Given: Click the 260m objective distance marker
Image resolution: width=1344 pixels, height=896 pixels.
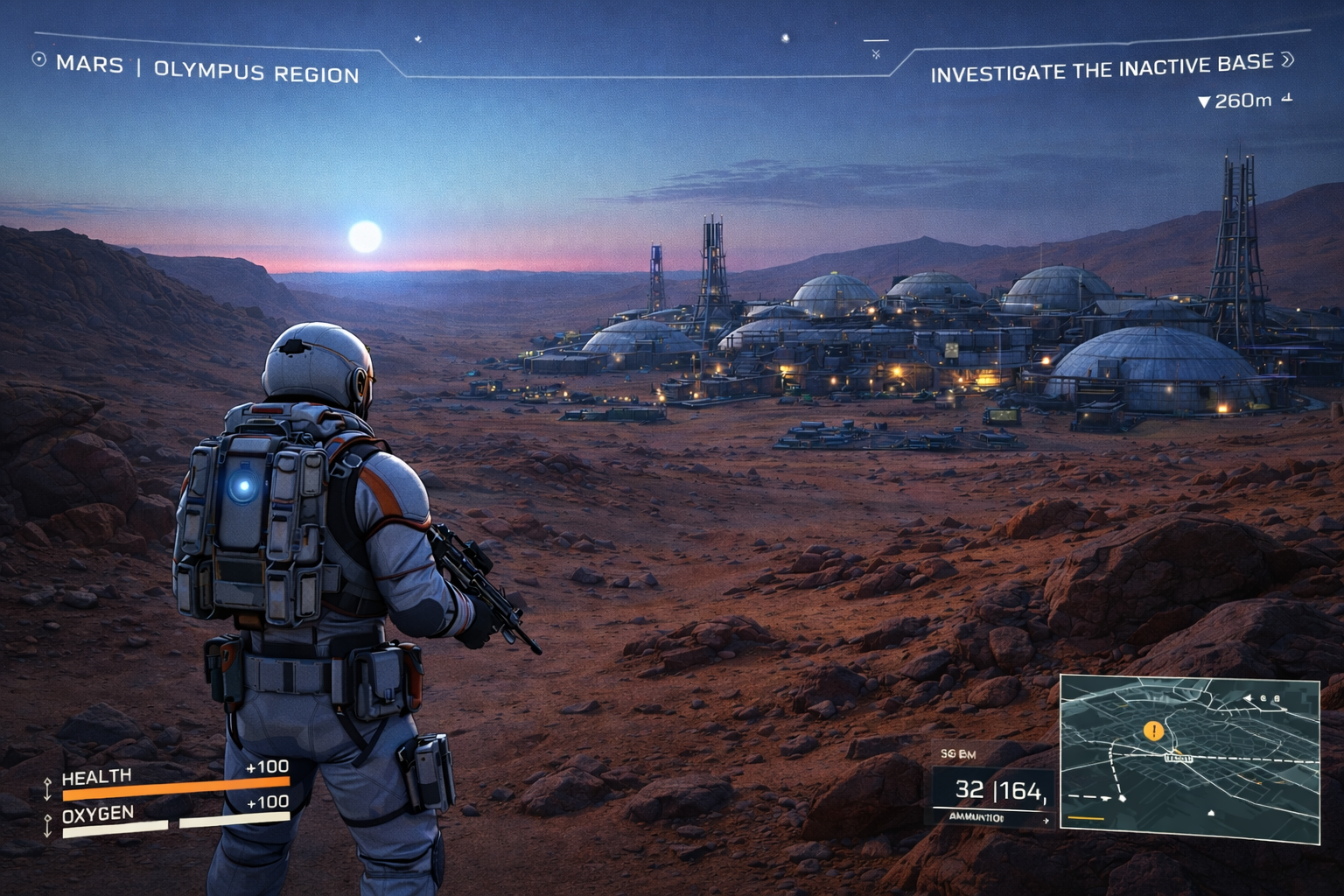Looking at the screenshot, I should [1235, 101].
